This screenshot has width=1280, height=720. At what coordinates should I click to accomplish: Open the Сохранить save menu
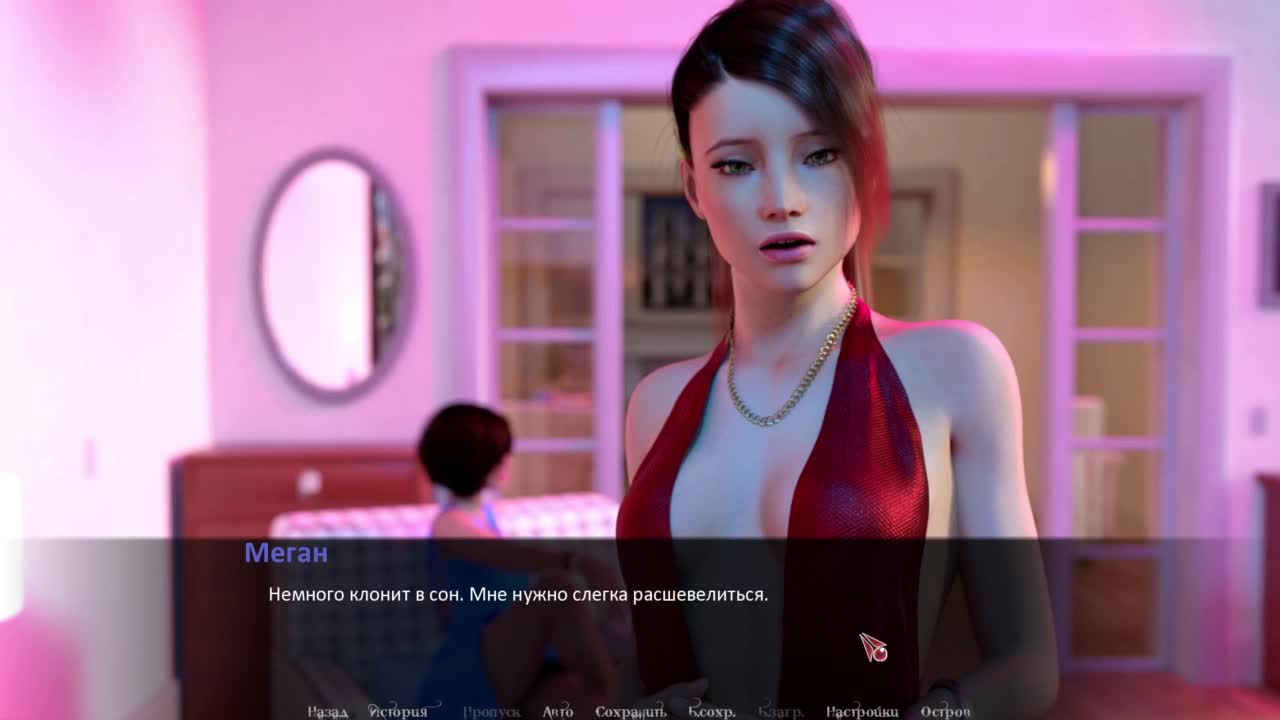(630, 712)
